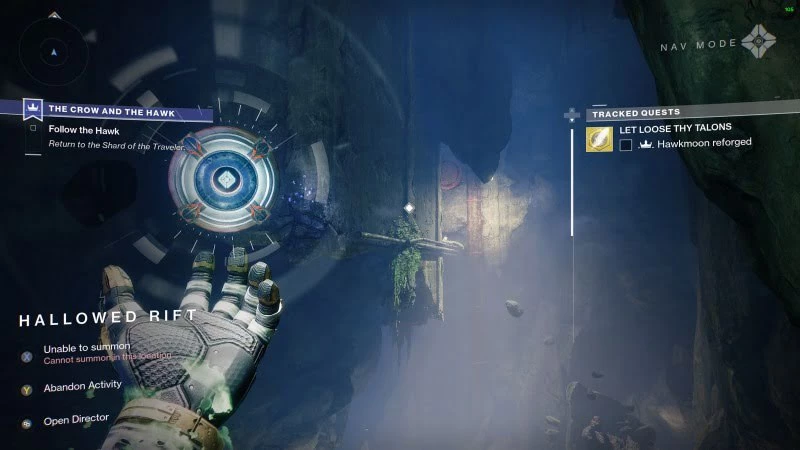Open the Let Loose Thy Talons quest icon

(x=599, y=139)
